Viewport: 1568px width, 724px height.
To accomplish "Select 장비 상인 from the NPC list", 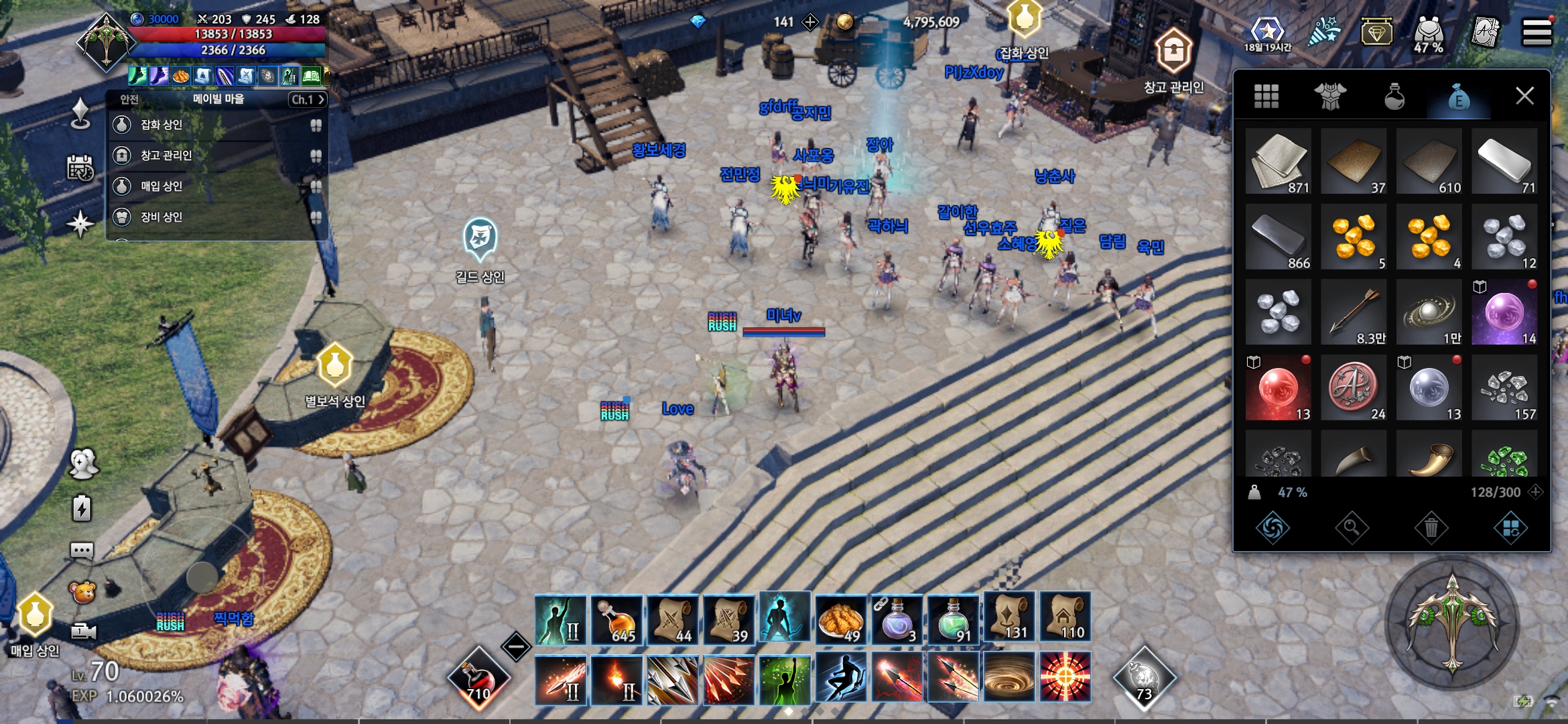I will click(x=161, y=217).
